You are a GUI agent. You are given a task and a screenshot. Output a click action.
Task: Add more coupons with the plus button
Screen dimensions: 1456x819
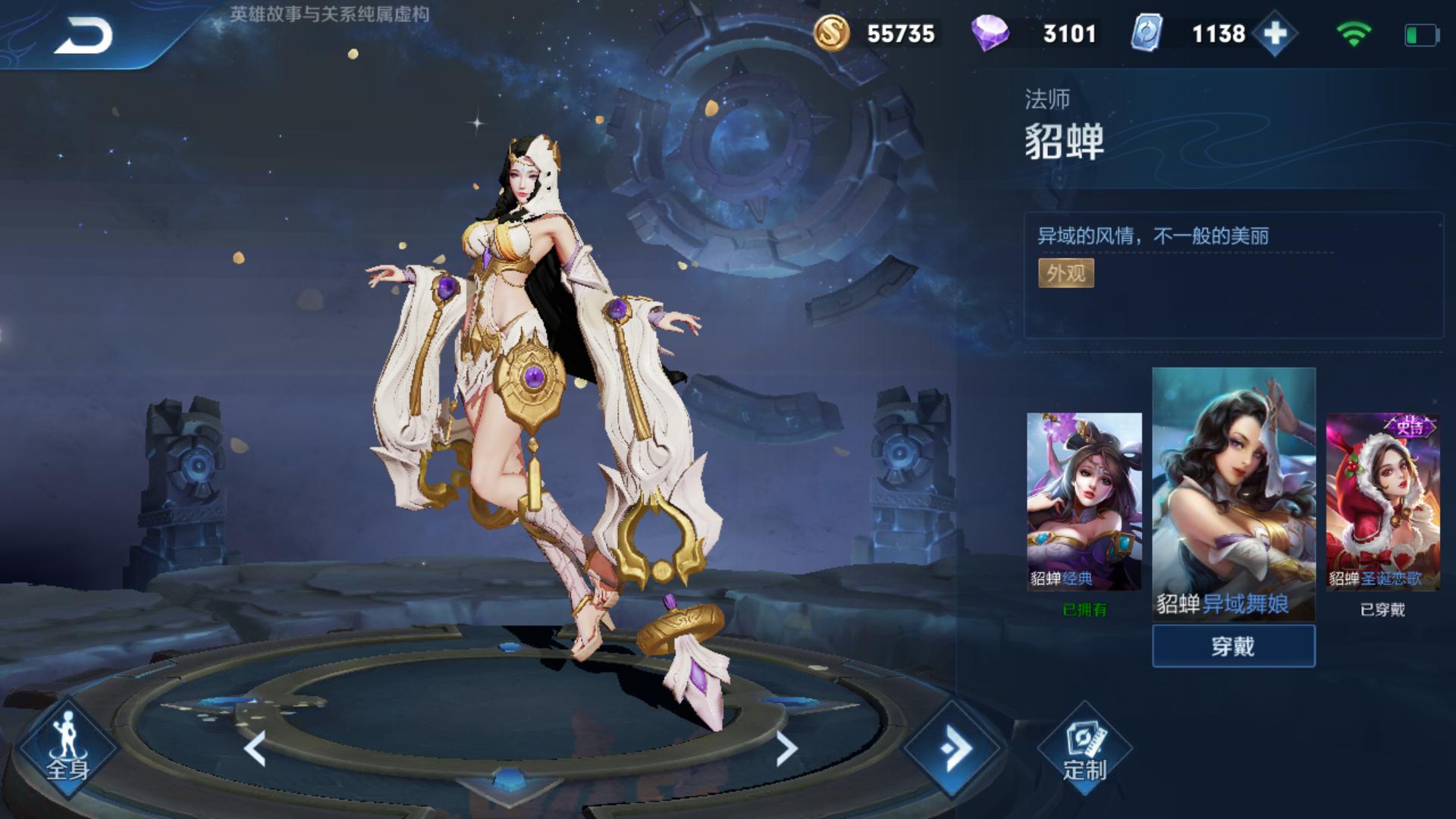(x=1275, y=34)
